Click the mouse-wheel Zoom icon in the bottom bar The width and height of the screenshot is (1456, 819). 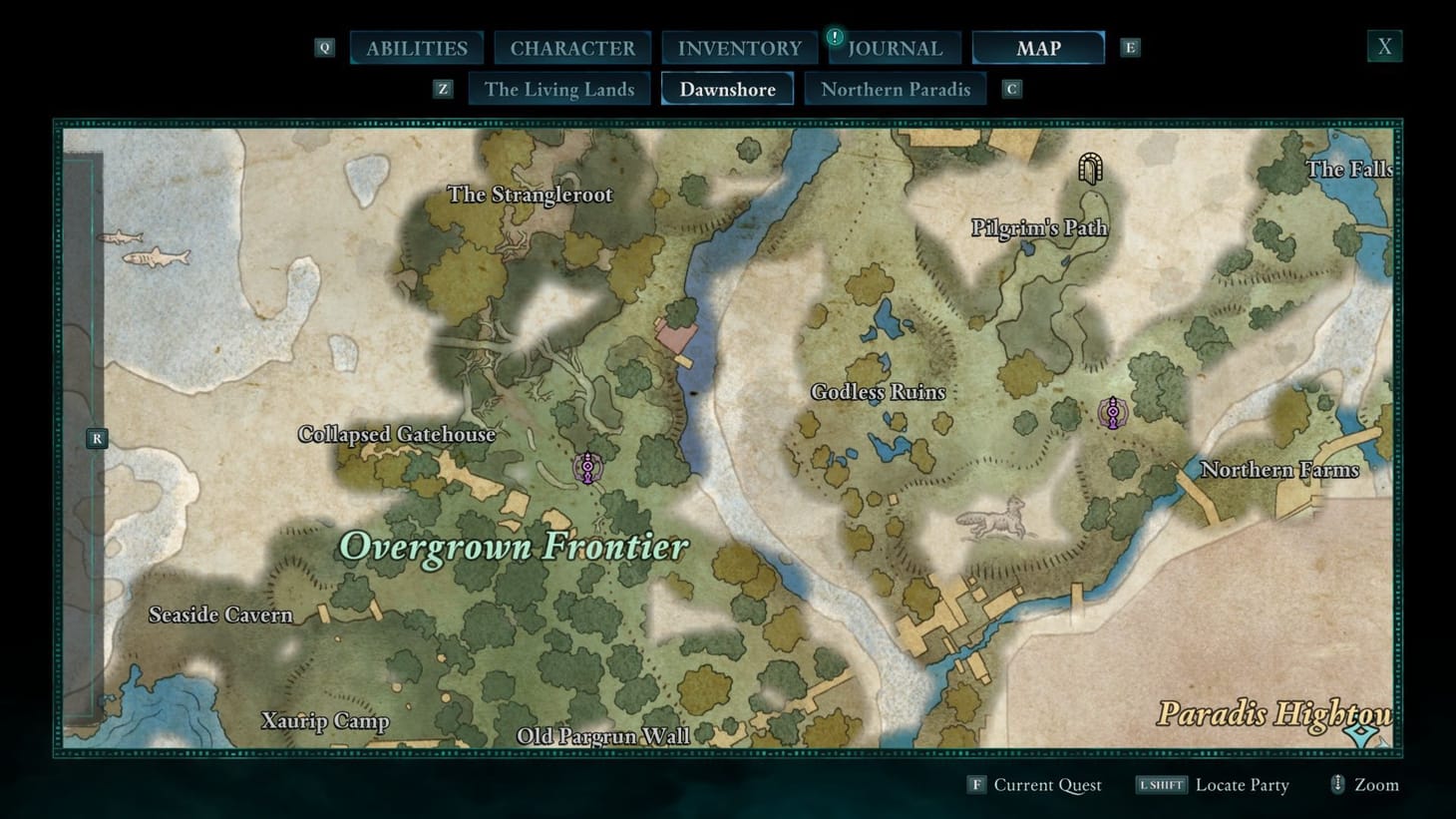click(x=1337, y=784)
